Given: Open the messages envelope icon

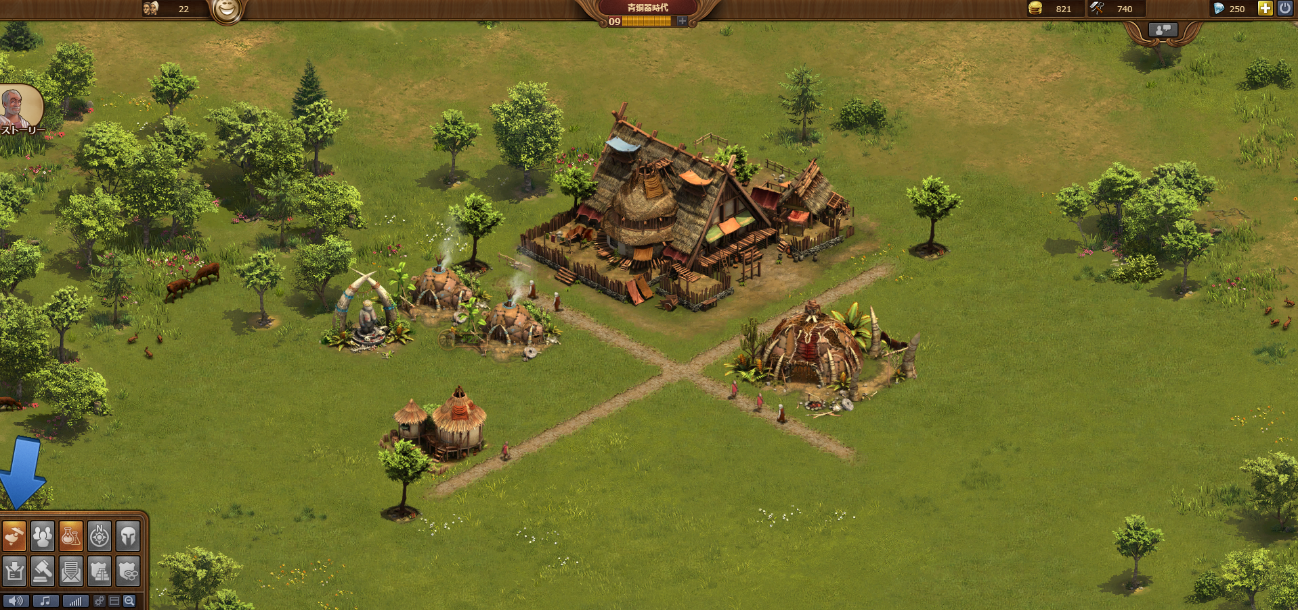Looking at the screenshot, I should click(71, 571).
